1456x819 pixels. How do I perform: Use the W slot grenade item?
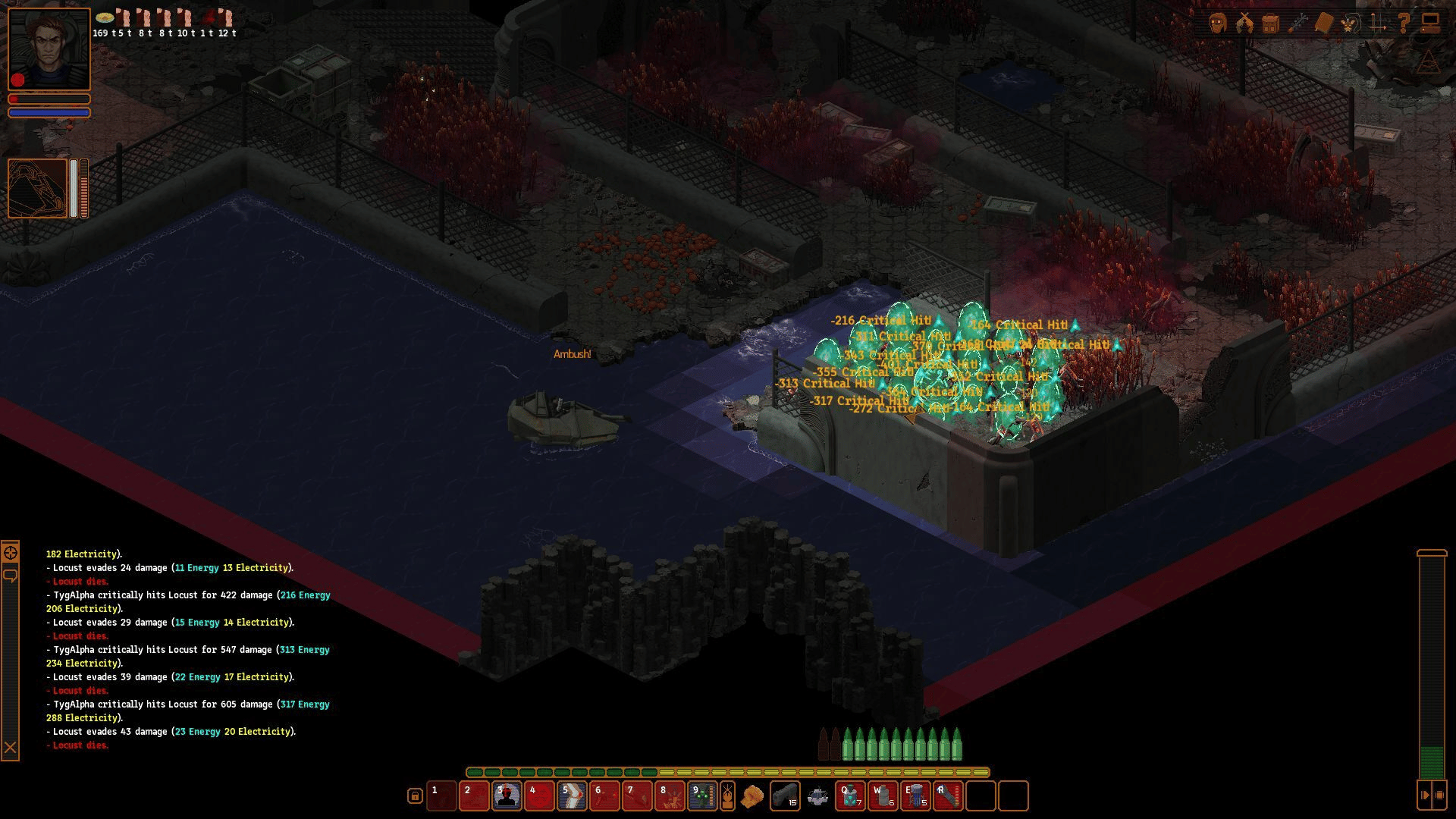tap(883, 795)
